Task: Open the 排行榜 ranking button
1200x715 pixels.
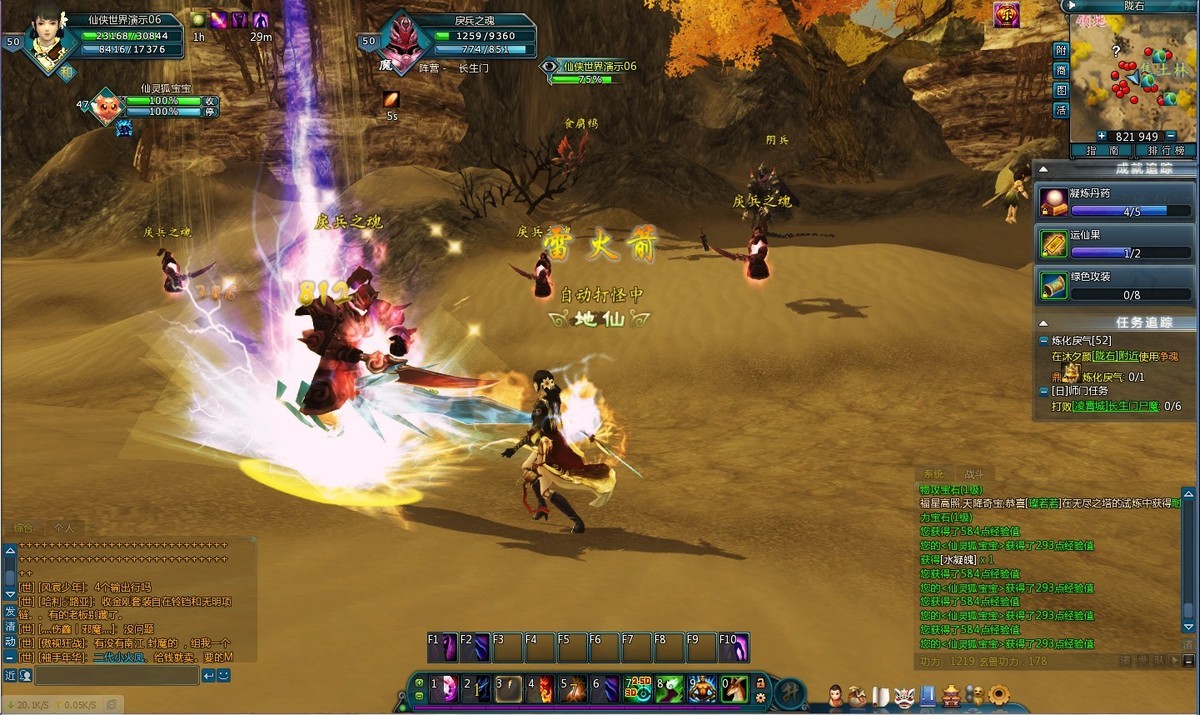Action: click(1166, 150)
